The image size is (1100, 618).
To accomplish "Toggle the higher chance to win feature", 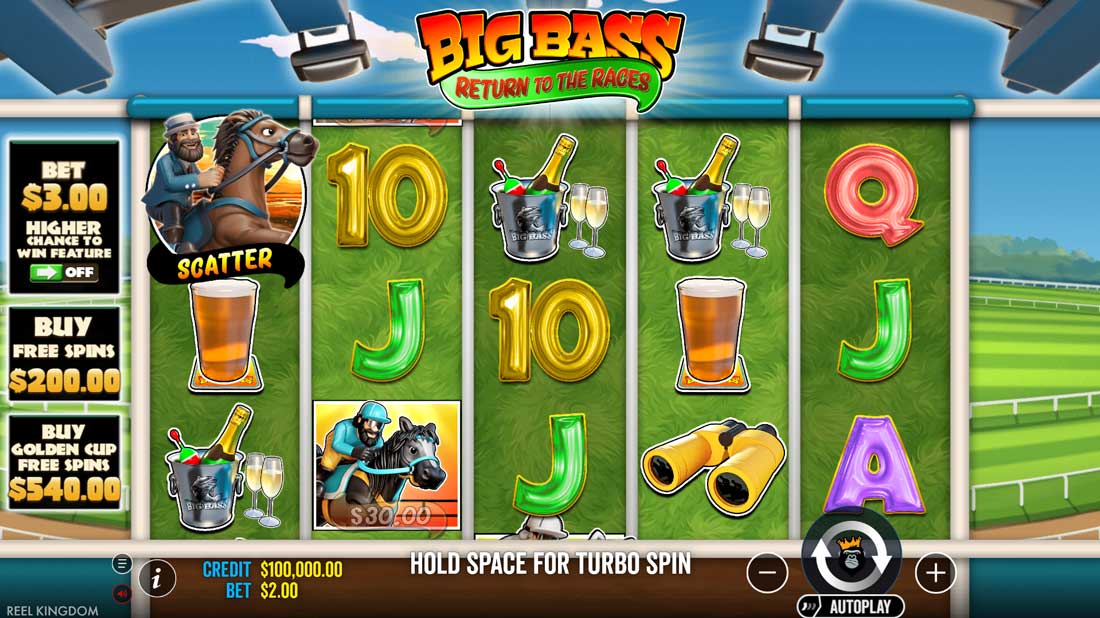I will pyautogui.click(x=63, y=272).
